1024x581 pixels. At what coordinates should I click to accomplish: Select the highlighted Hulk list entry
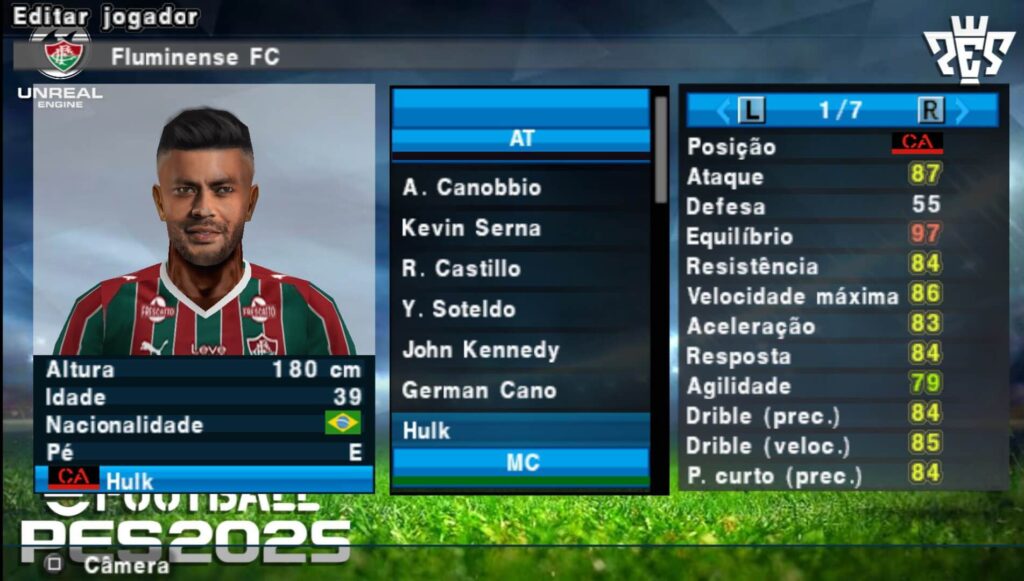tap(520, 431)
